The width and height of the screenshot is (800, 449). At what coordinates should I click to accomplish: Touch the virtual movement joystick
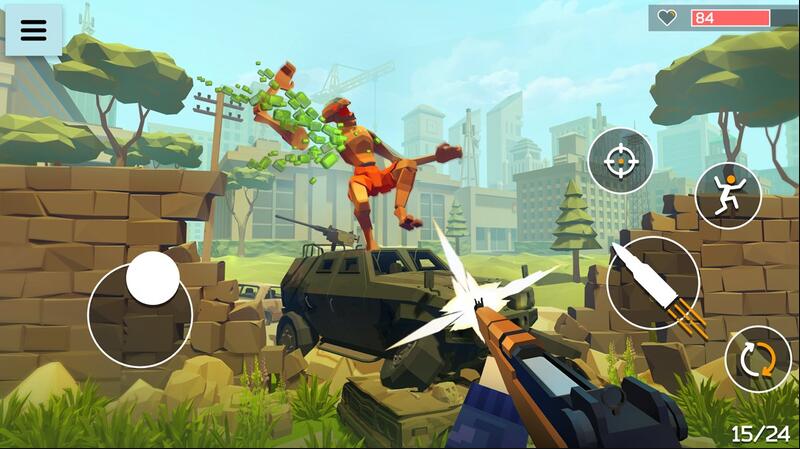click(x=153, y=278)
